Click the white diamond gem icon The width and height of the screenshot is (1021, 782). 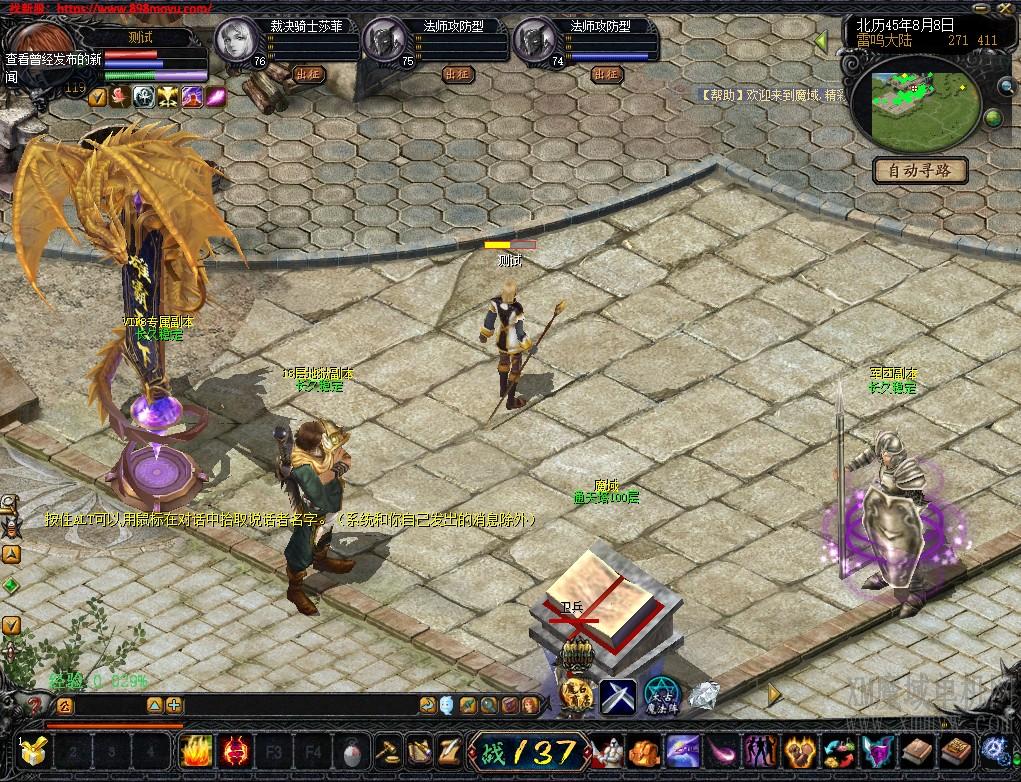click(x=704, y=694)
